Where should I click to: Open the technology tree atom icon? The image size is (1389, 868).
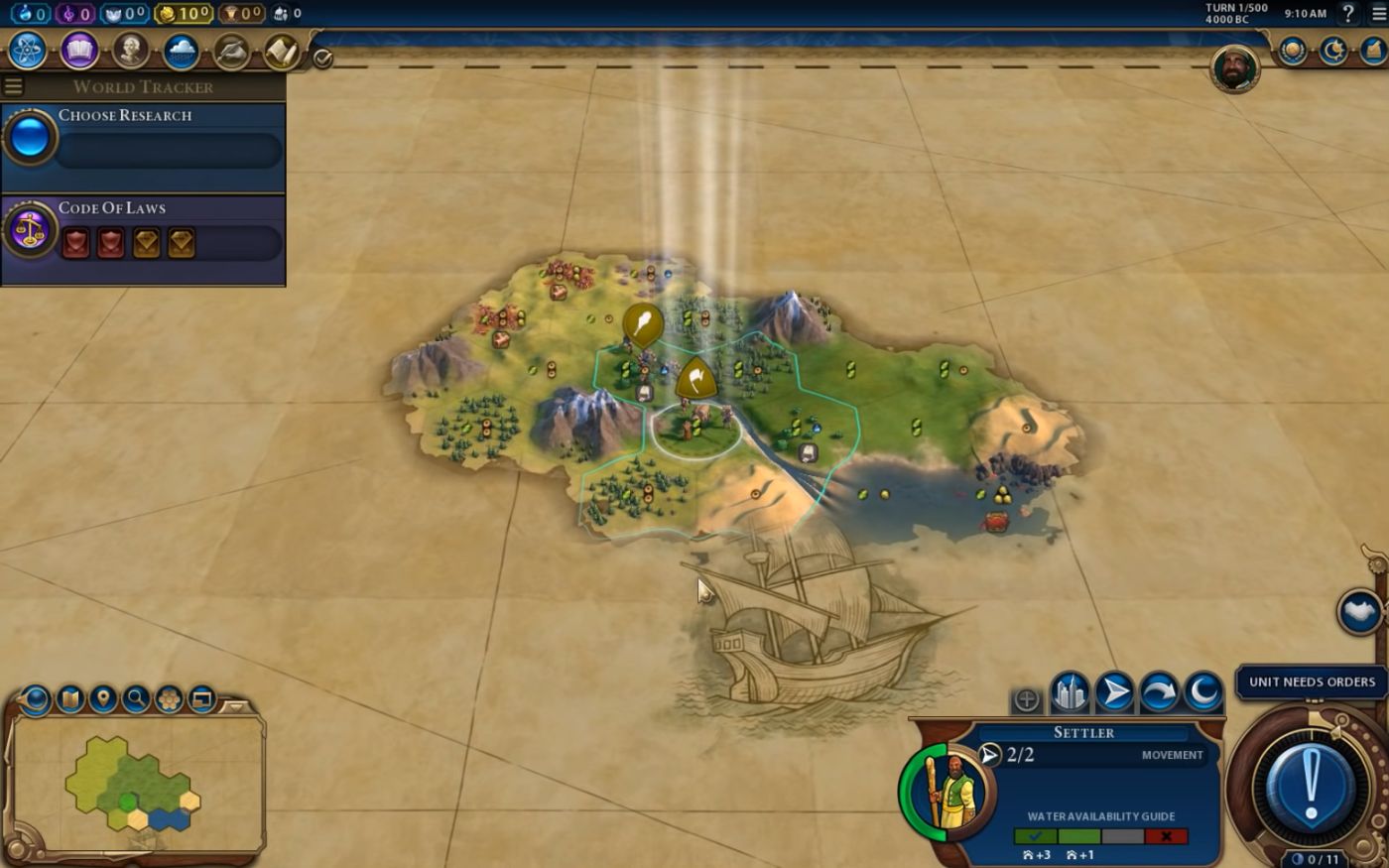click(x=27, y=50)
